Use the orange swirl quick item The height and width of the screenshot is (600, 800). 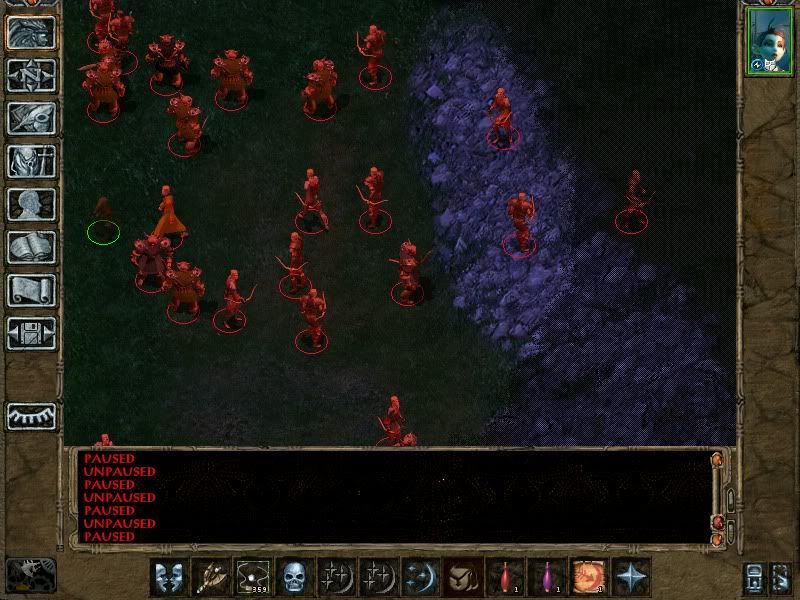pos(588,577)
